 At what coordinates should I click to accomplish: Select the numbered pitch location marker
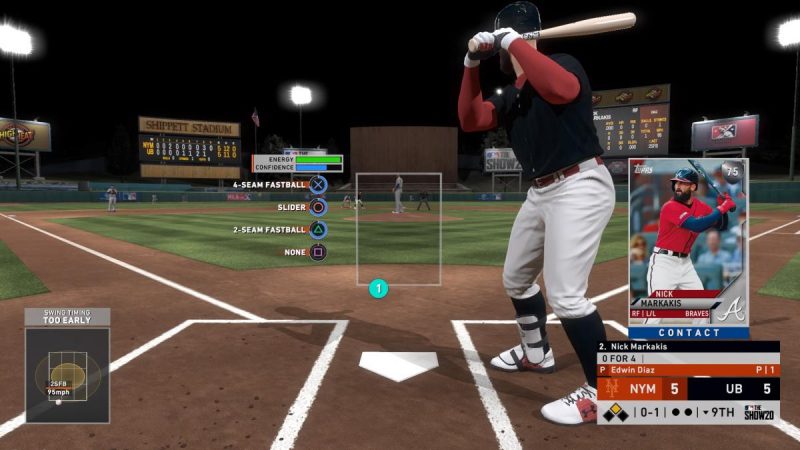coord(378,290)
